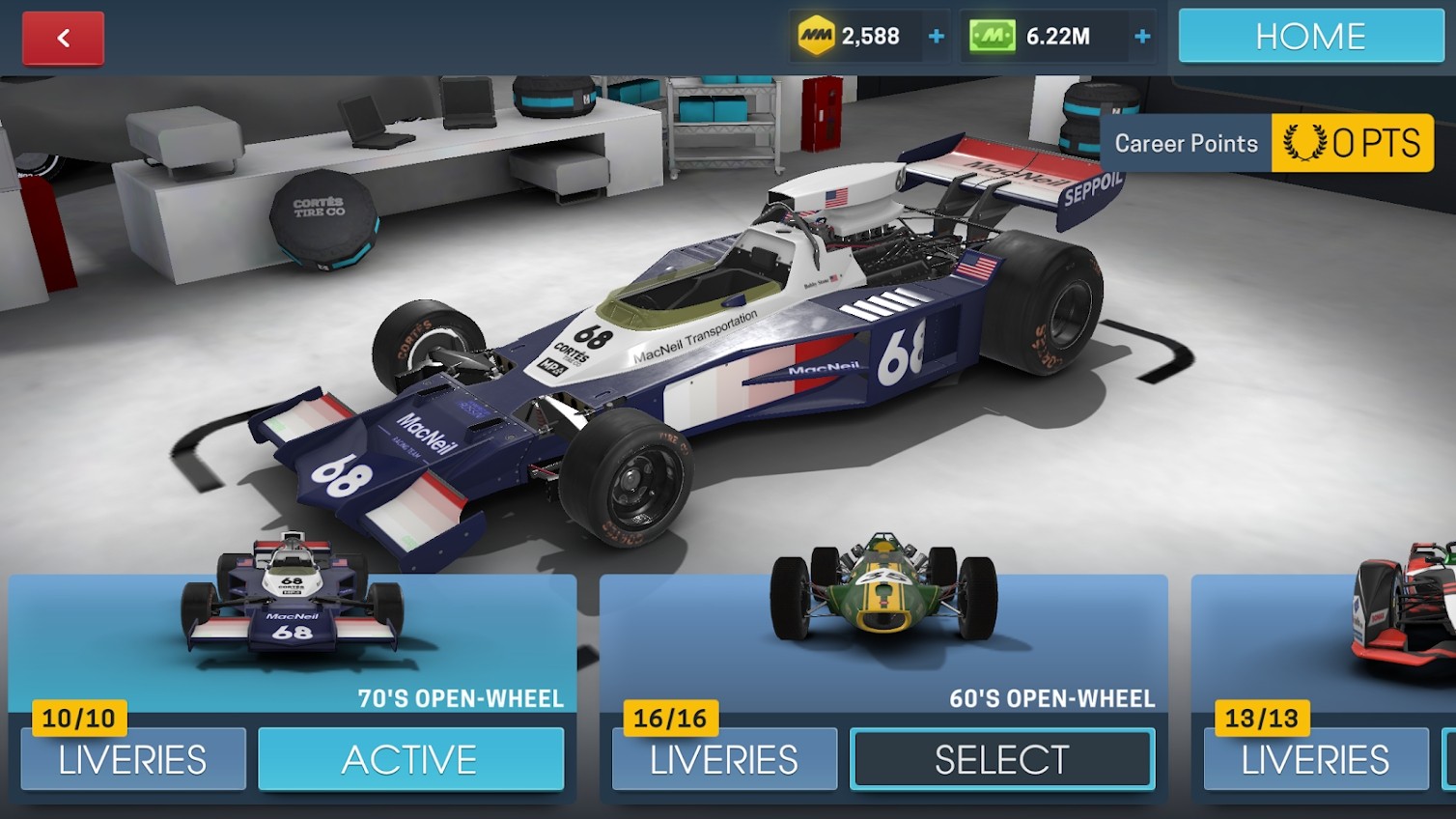
Task: Add more green cash currency
Action: pyautogui.click(x=1142, y=37)
